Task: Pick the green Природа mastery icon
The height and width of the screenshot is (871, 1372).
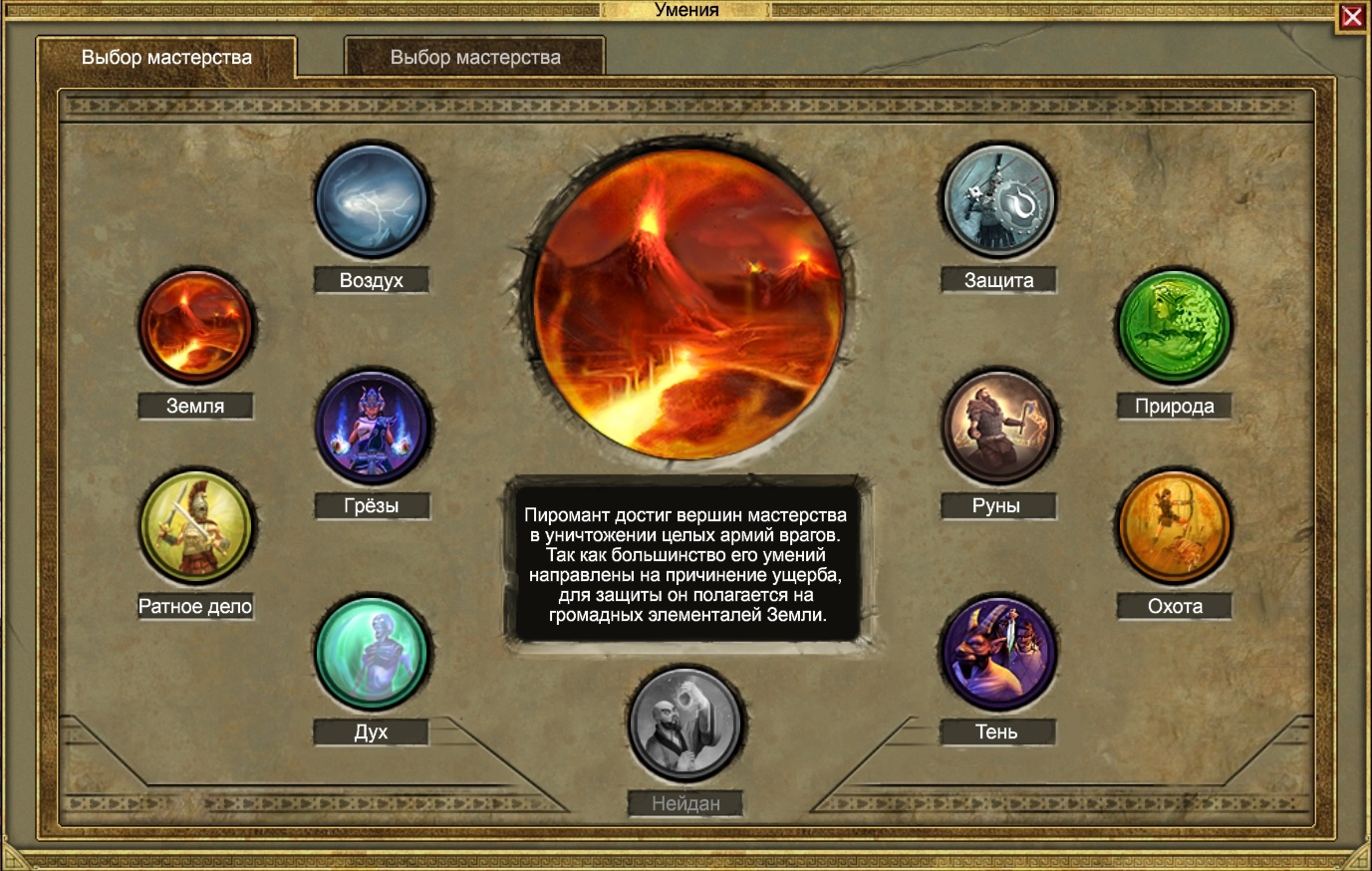Action: (x=1174, y=327)
